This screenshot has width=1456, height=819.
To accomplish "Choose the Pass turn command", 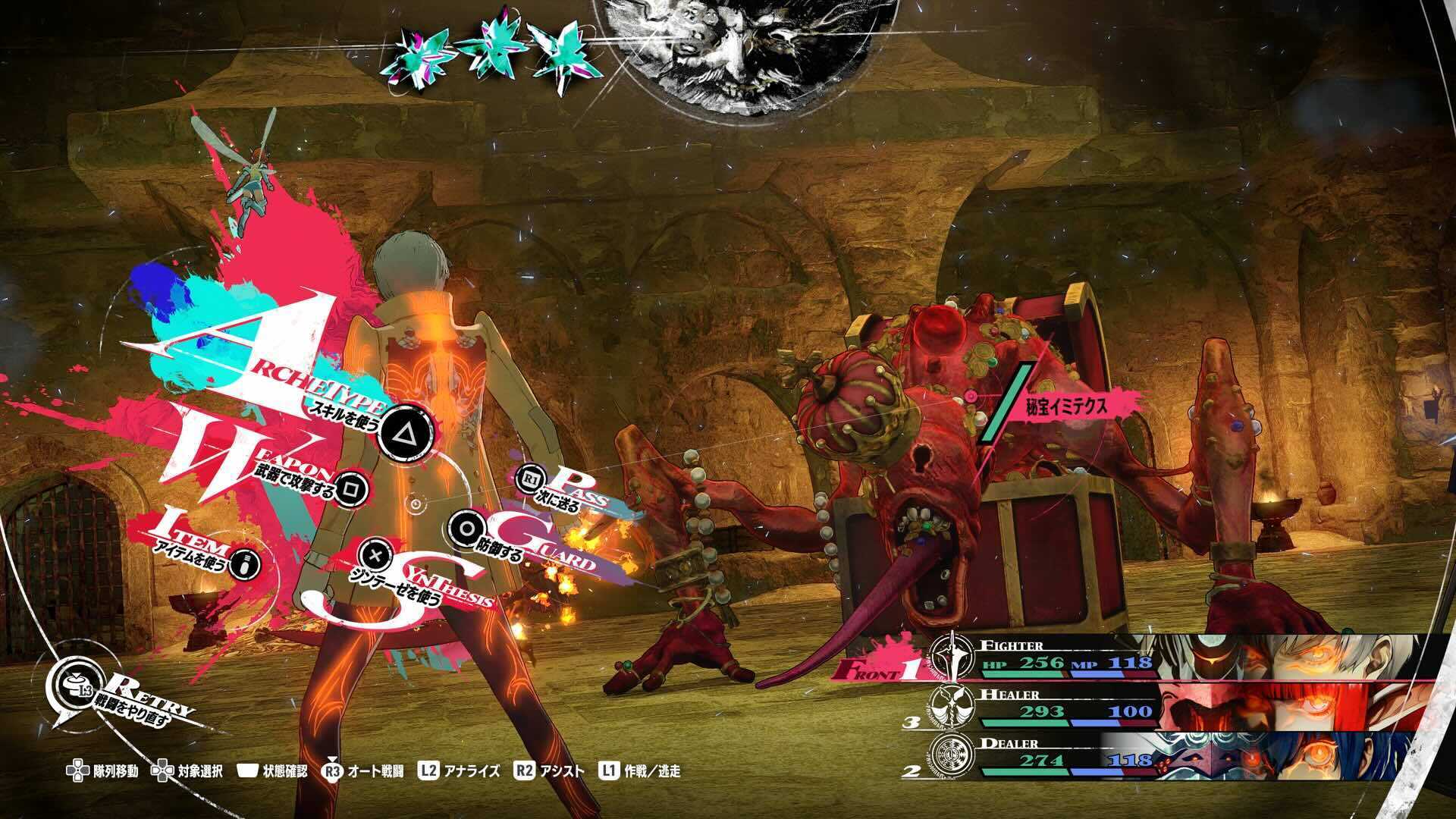I will (529, 479).
